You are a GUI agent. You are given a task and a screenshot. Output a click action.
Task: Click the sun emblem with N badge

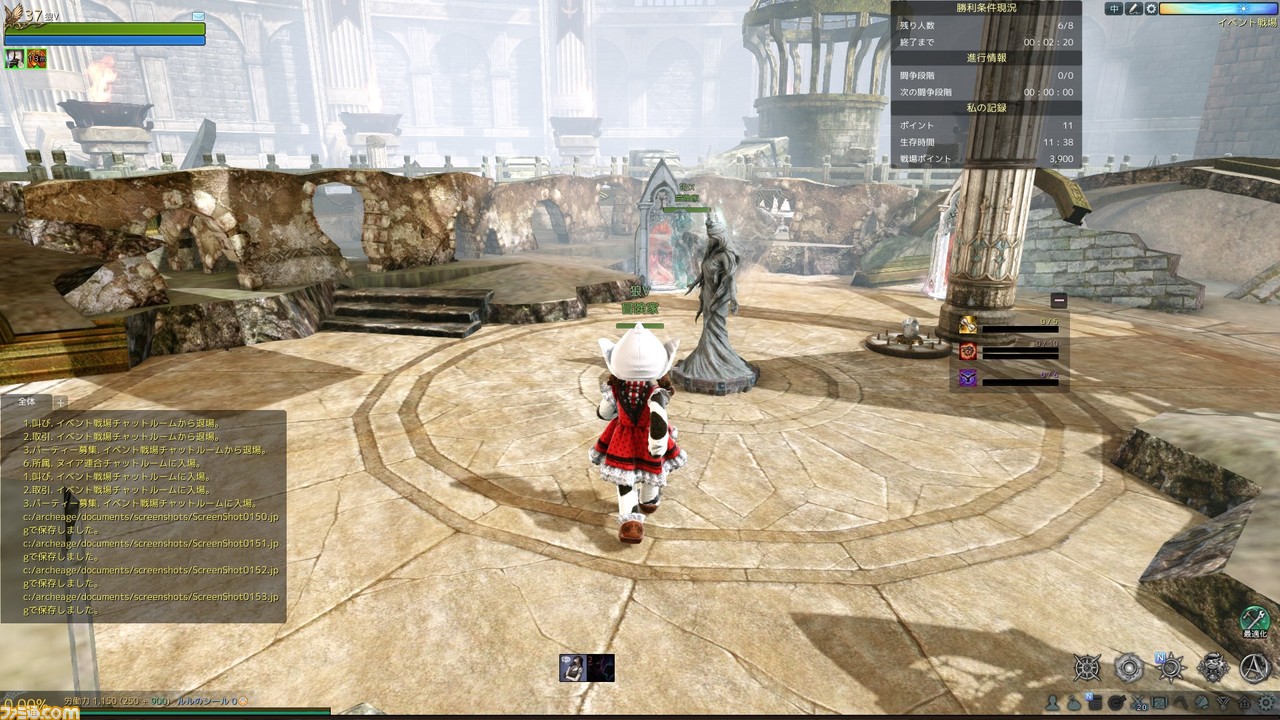tap(1171, 667)
